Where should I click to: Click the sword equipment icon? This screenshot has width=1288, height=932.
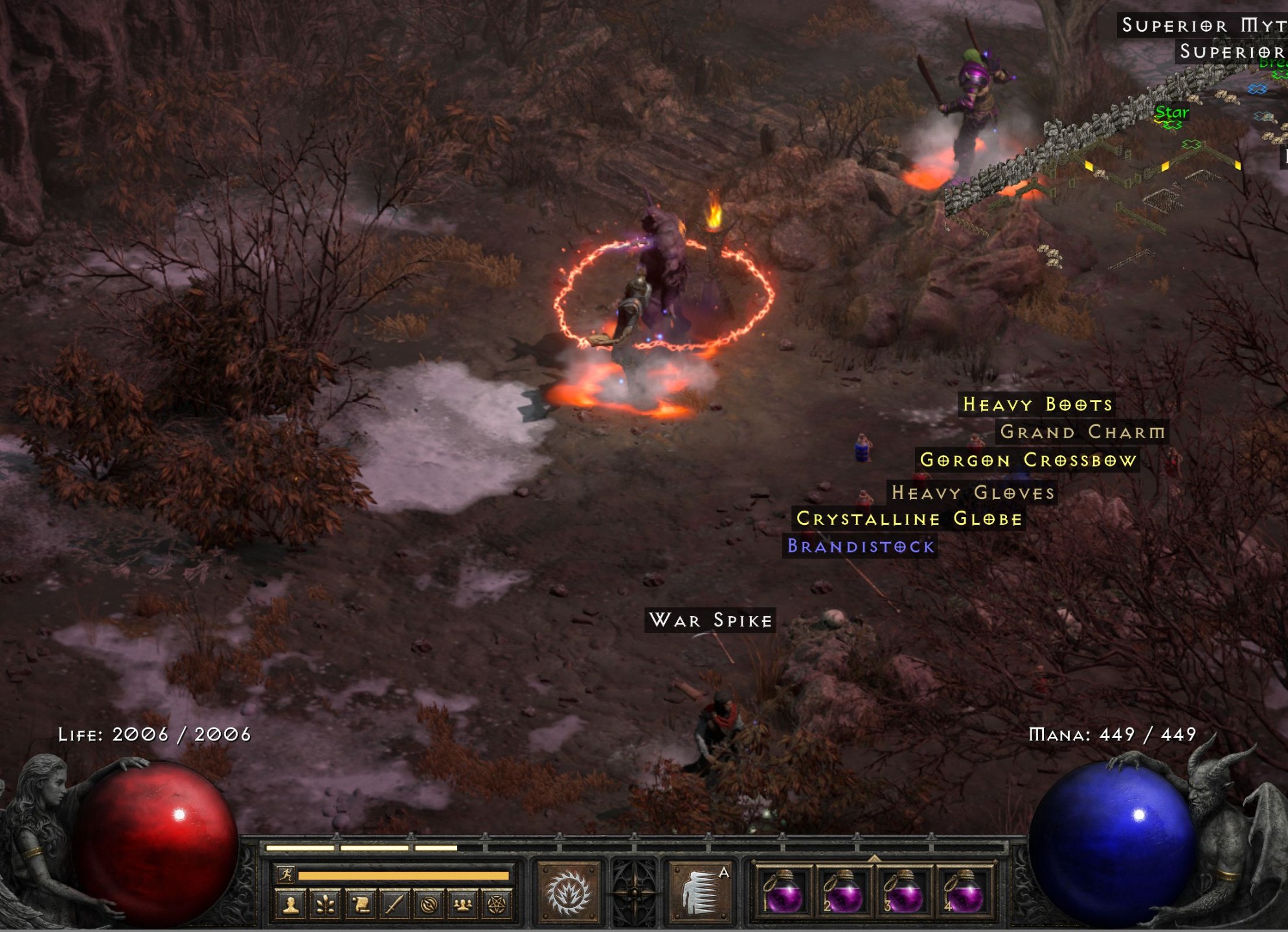[x=396, y=904]
